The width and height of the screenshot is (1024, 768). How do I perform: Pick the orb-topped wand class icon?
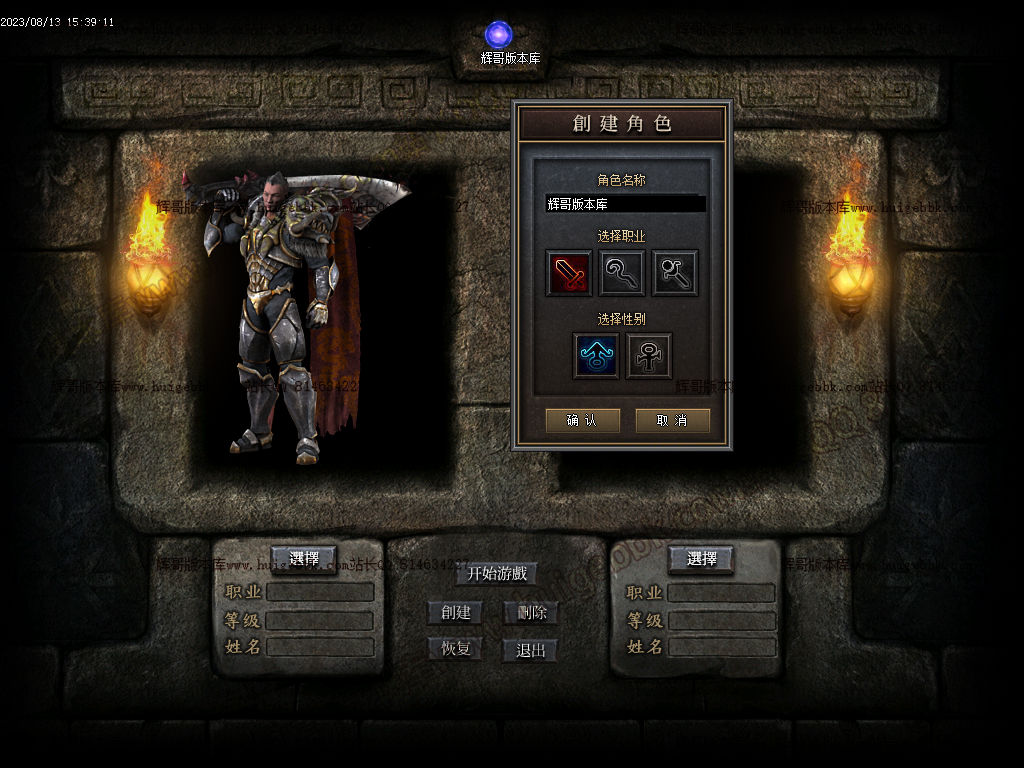[675, 273]
